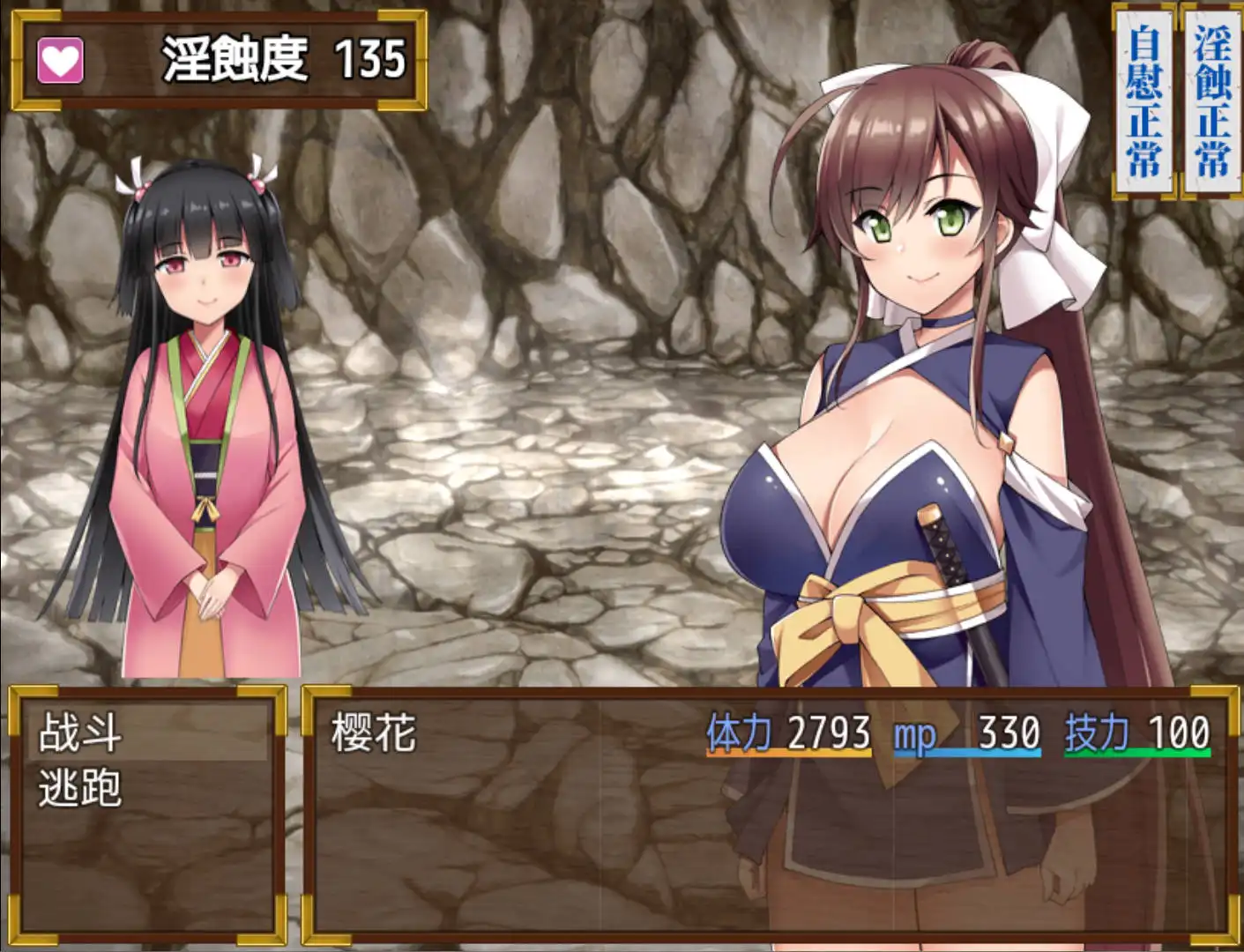Select the 淫蚀度 corruption counter panel
The width and height of the screenshot is (1244, 952).
coord(217,56)
